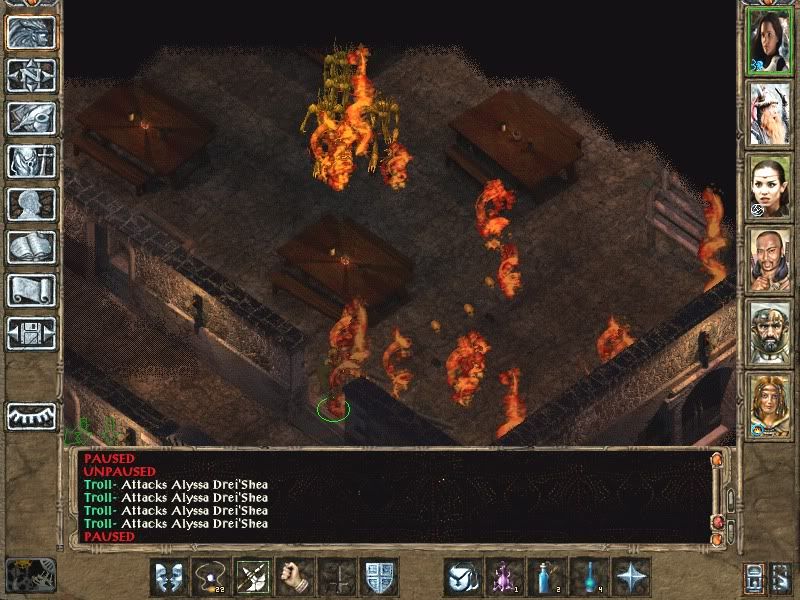
Task: Choose the portrait of woman with circlet
Action: tap(769, 187)
